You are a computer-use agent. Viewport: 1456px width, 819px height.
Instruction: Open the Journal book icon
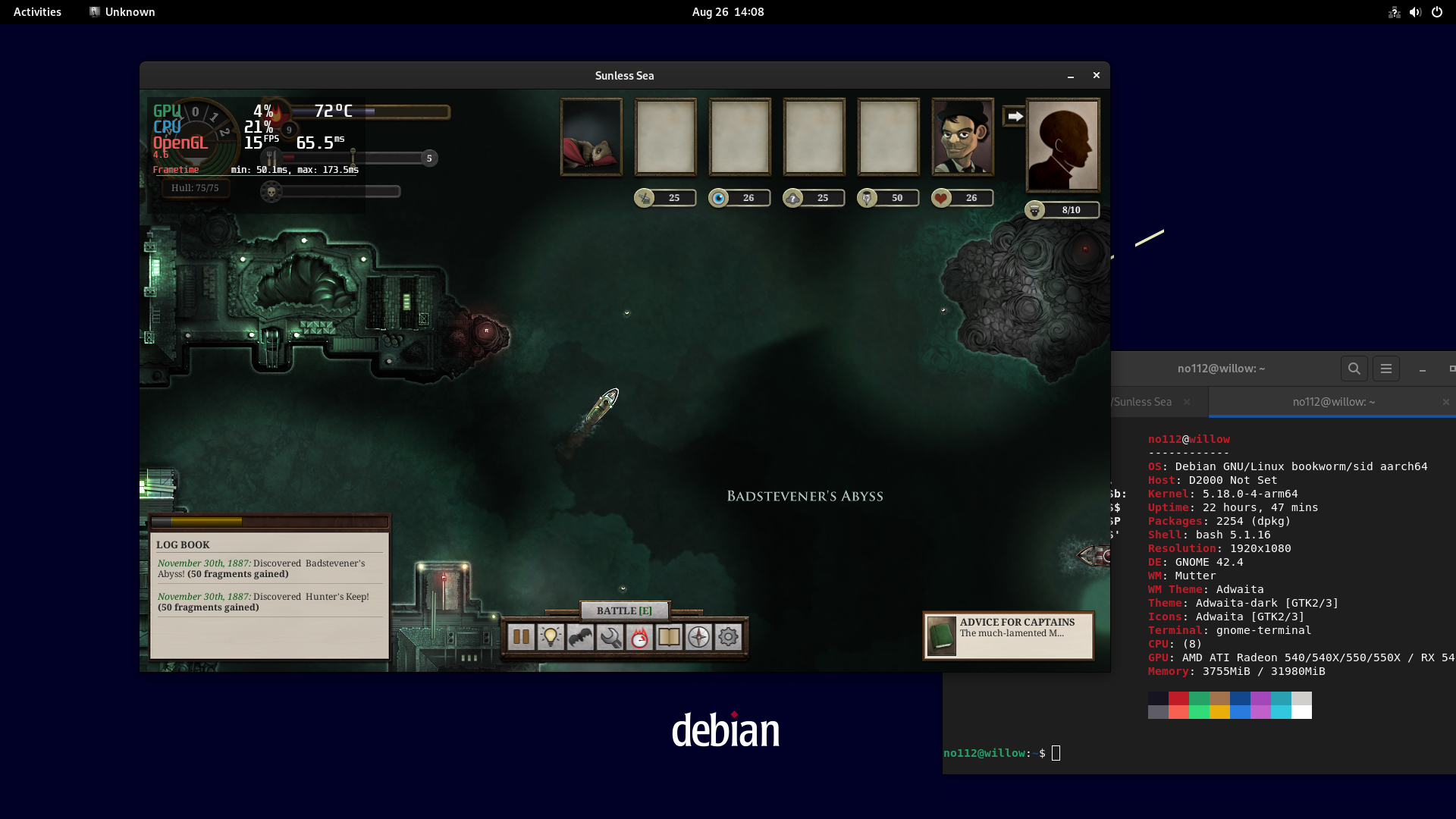[x=669, y=637]
